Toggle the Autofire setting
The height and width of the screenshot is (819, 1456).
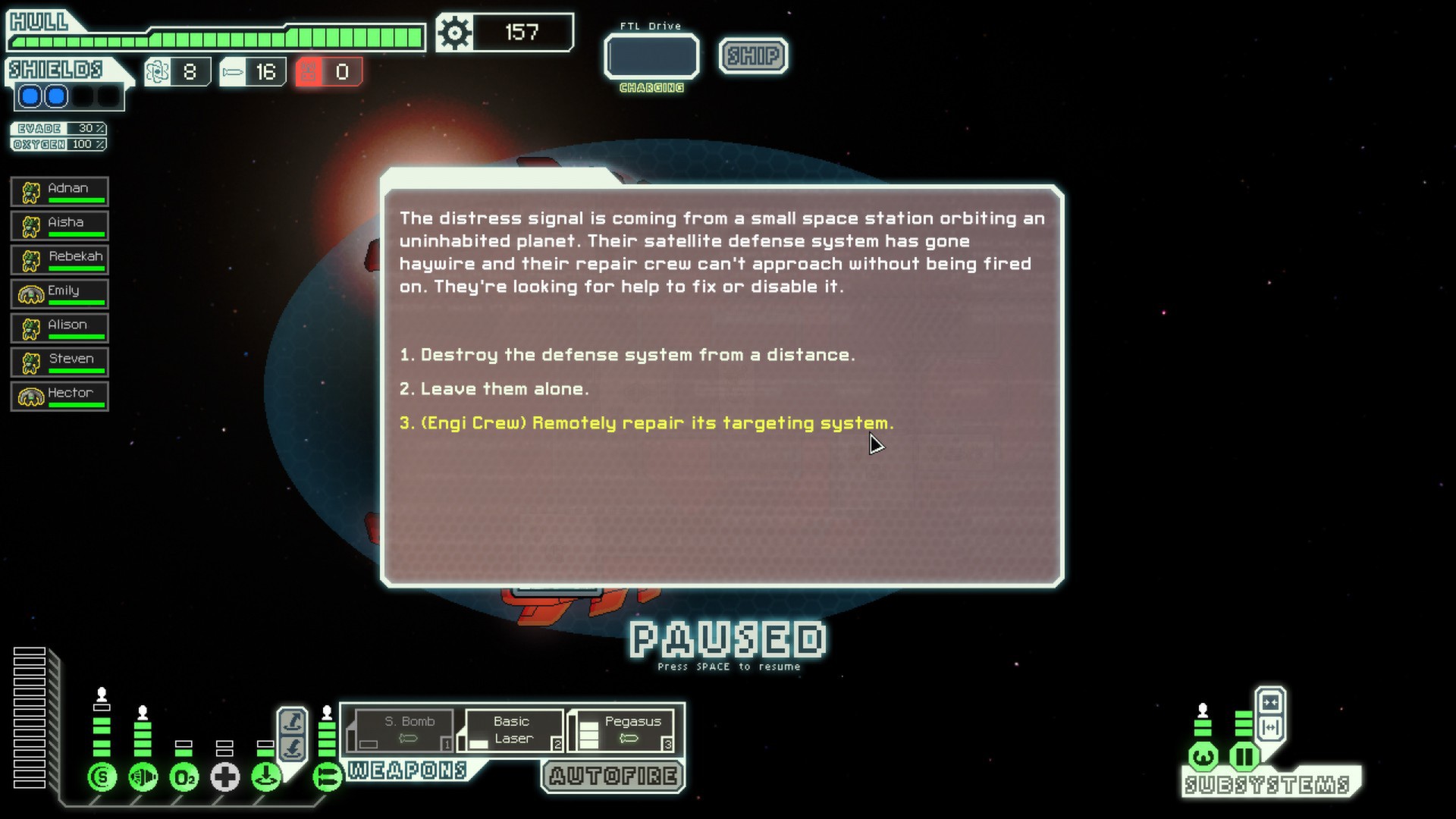tap(611, 776)
